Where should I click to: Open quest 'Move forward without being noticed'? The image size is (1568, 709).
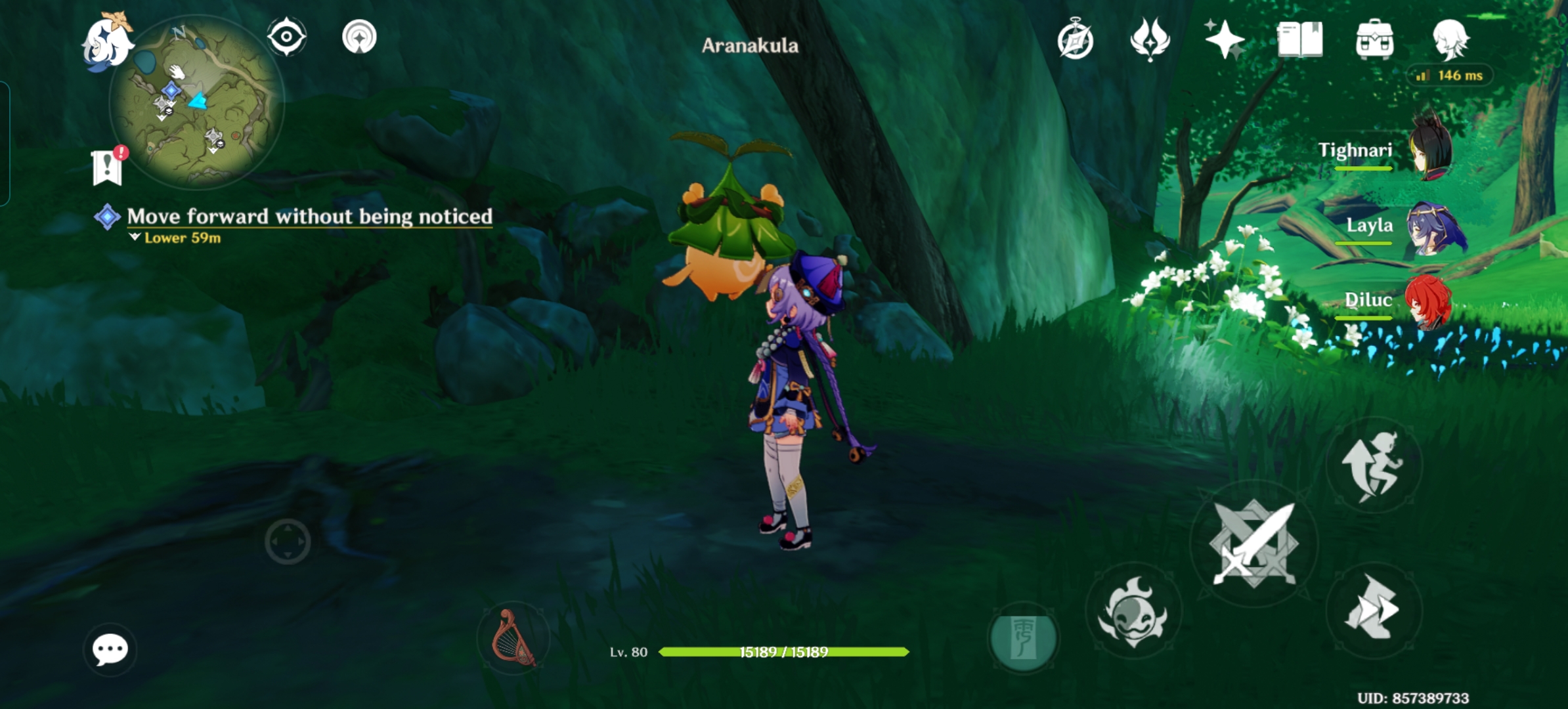[309, 217]
